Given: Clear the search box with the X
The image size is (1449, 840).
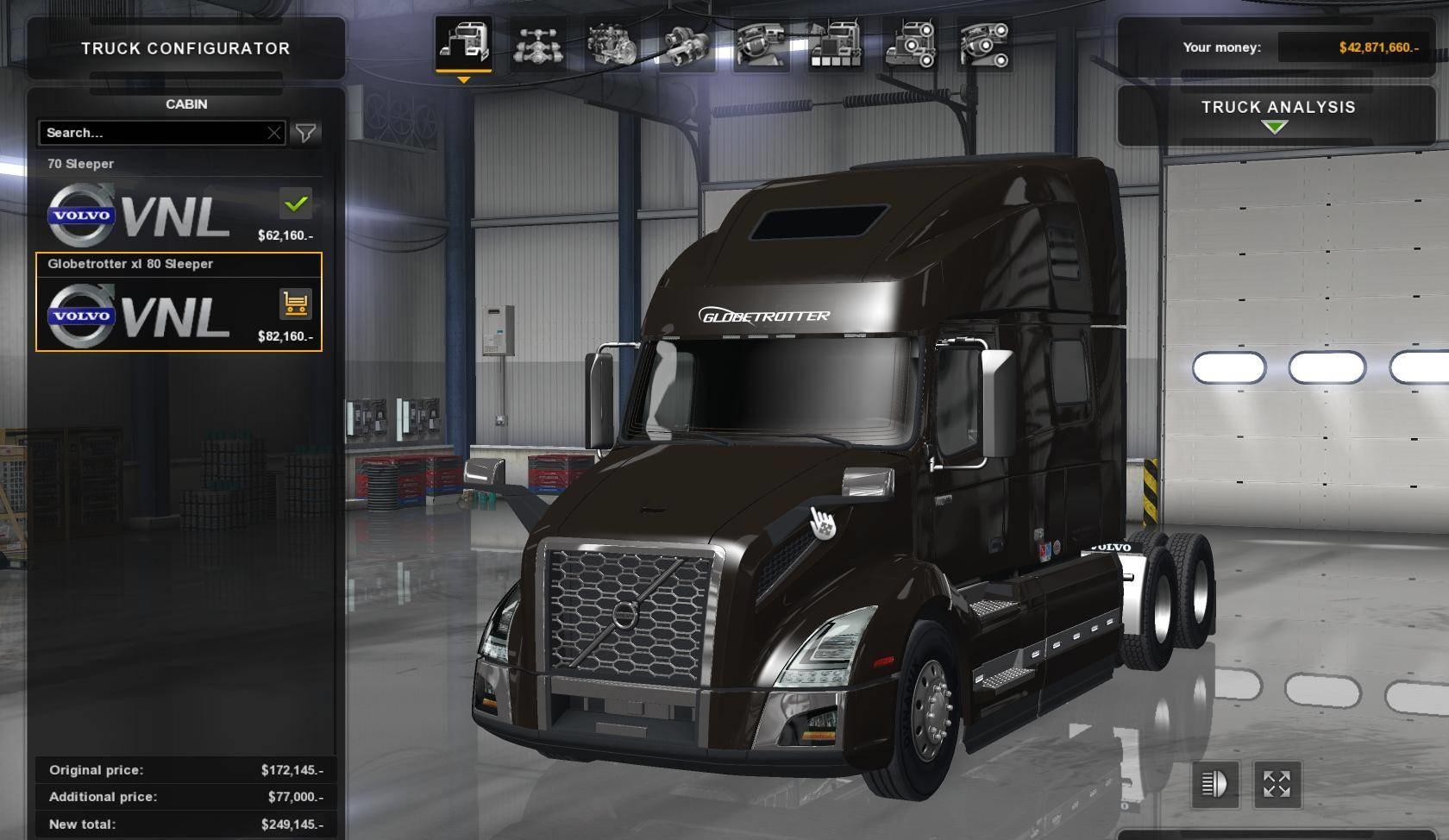Looking at the screenshot, I should coord(273,133).
